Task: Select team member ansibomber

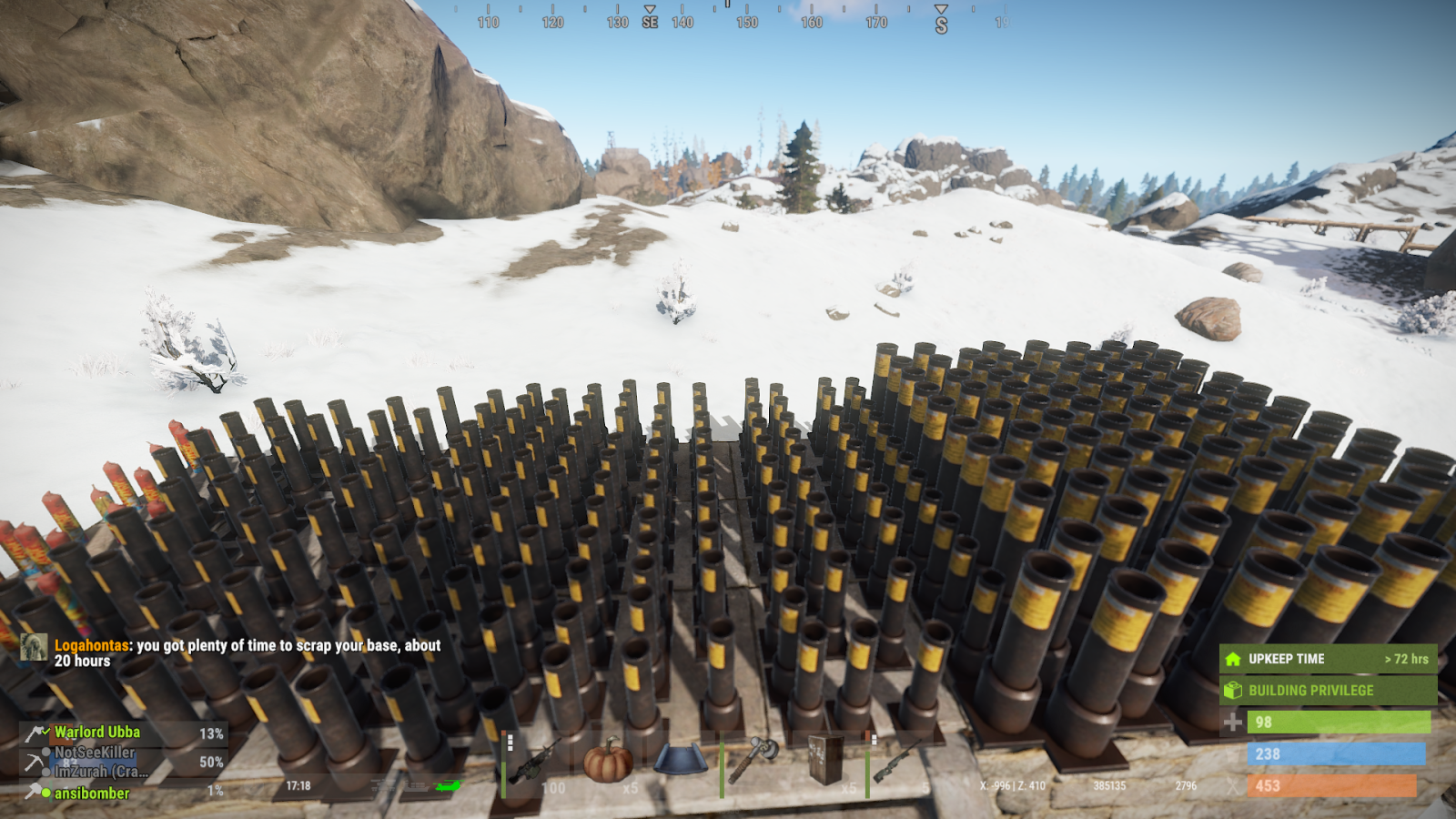Action: click(x=92, y=794)
